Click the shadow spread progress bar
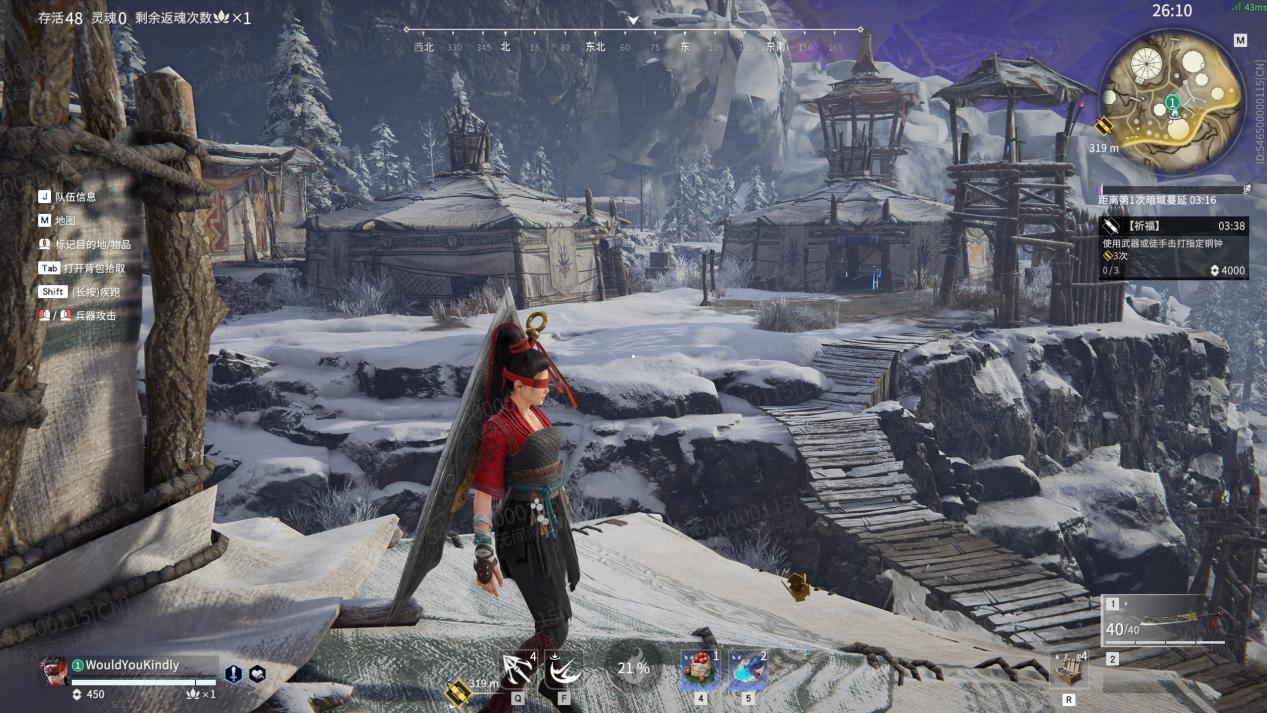The height and width of the screenshot is (713, 1267). pyautogui.click(x=1172, y=188)
